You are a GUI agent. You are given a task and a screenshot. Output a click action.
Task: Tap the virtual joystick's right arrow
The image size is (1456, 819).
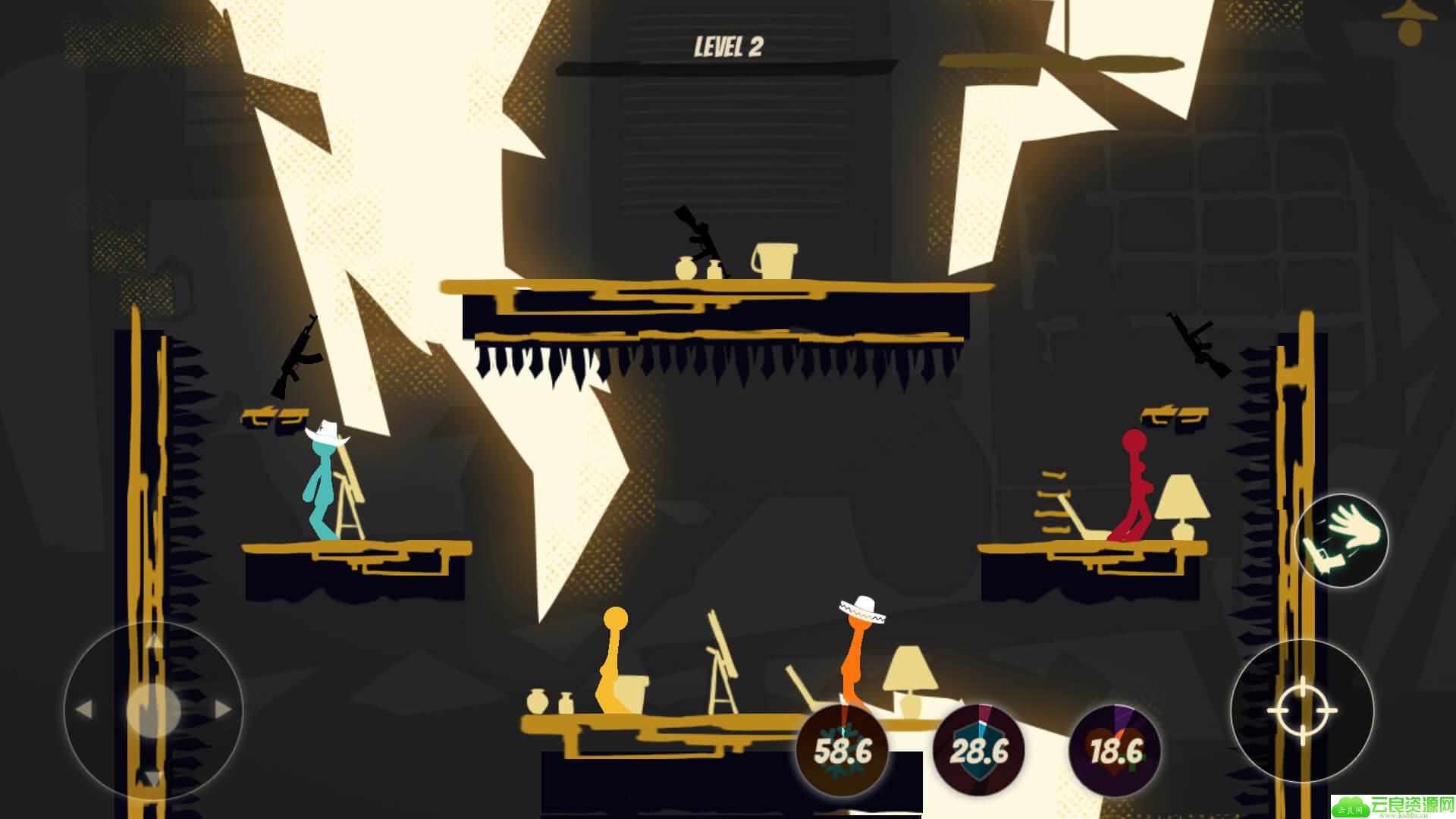pyautogui.click(x=223, y=710)
